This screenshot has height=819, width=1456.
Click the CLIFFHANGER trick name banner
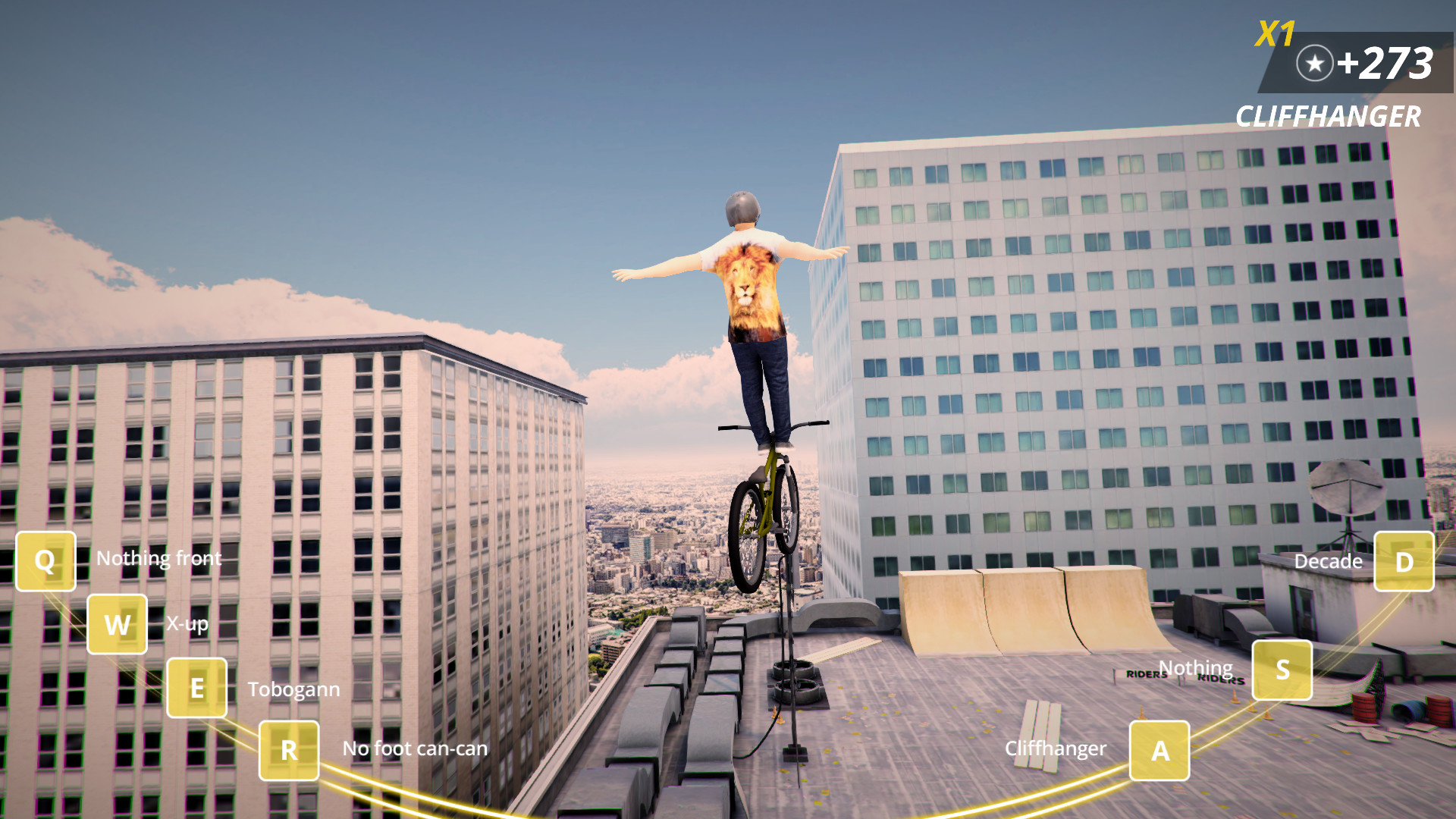[x=1329, y=117]
